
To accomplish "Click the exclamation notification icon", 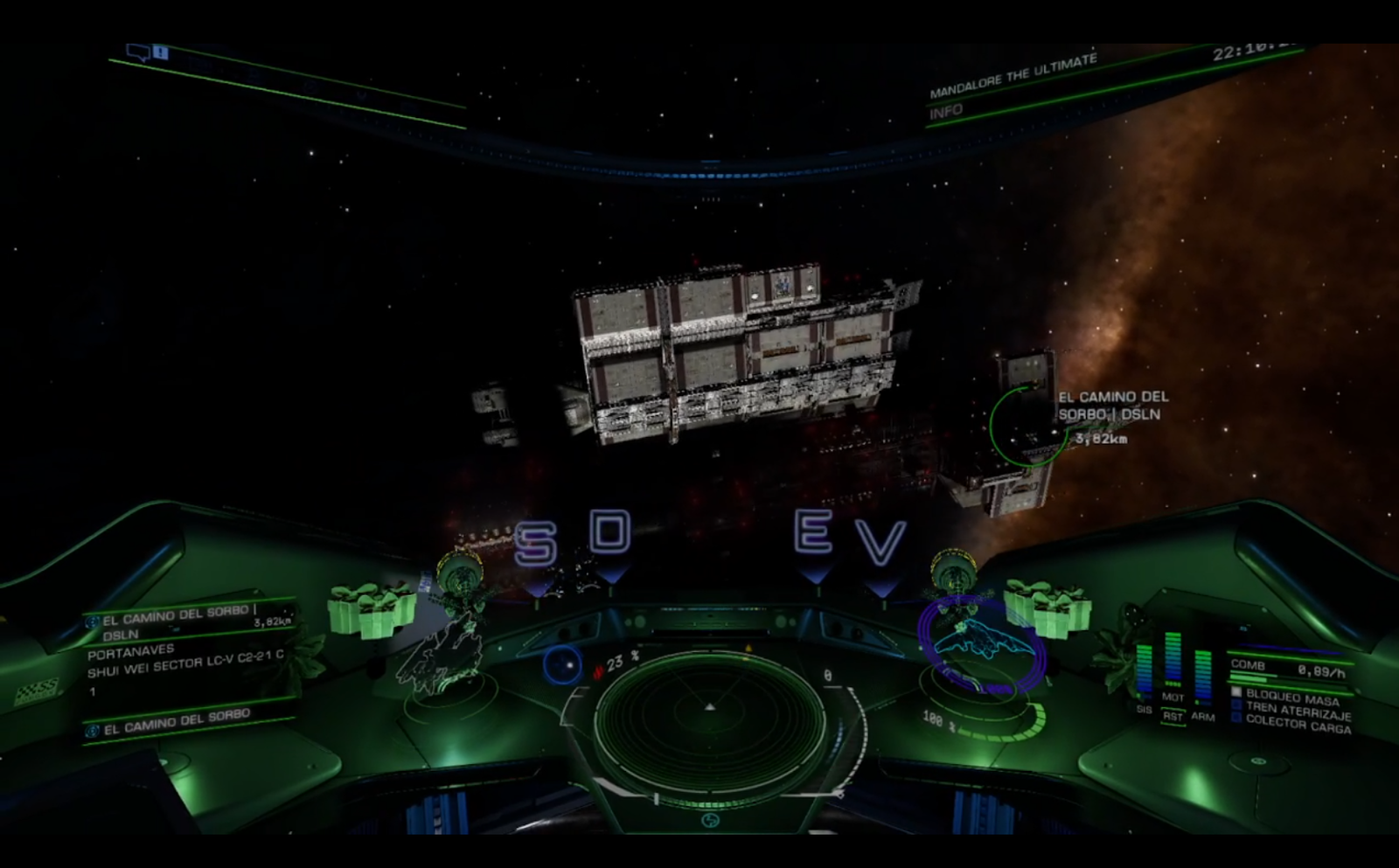I will click(x=161, y=52).
